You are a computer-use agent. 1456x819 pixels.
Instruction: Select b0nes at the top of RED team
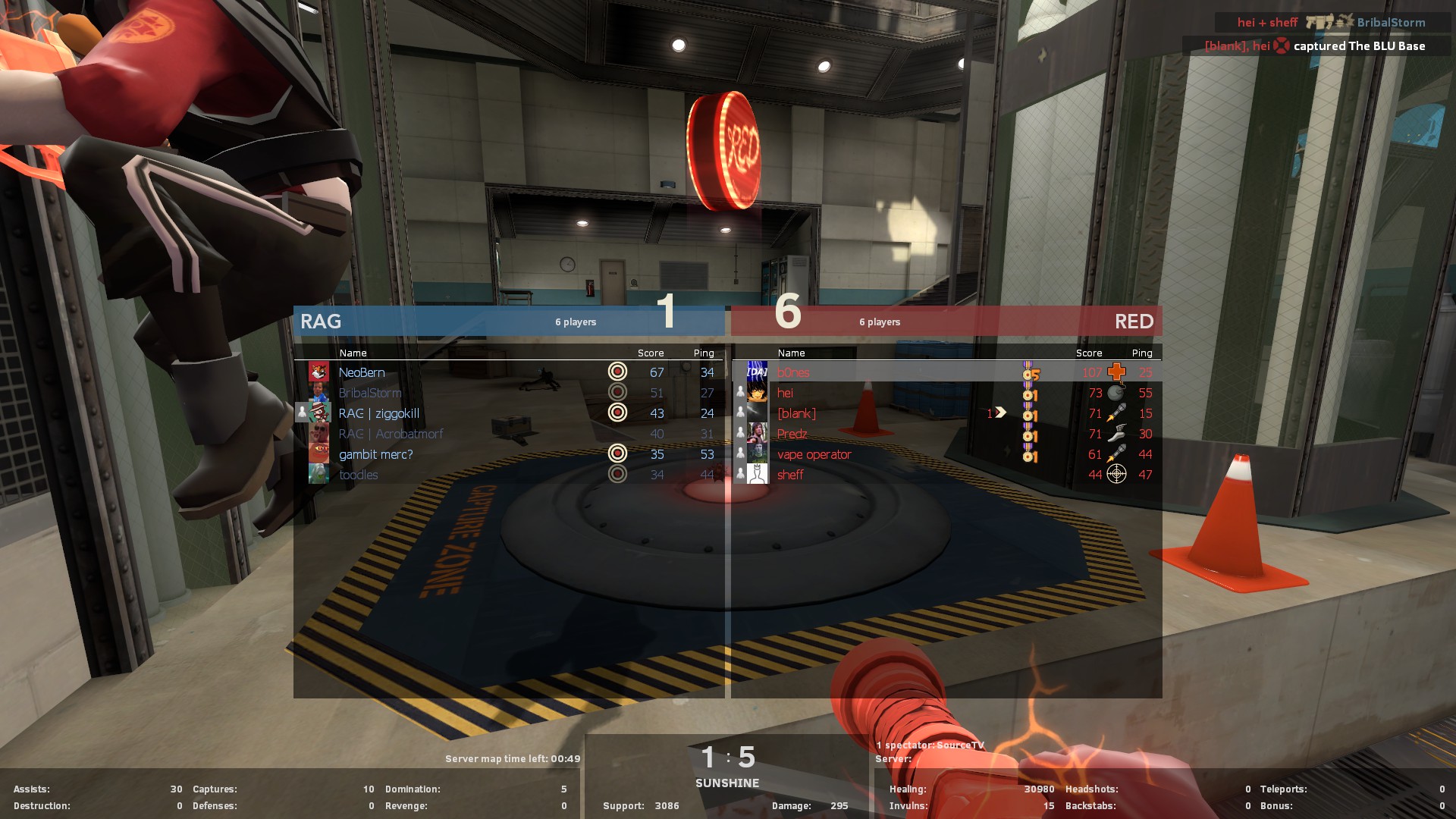click(793, 372)
